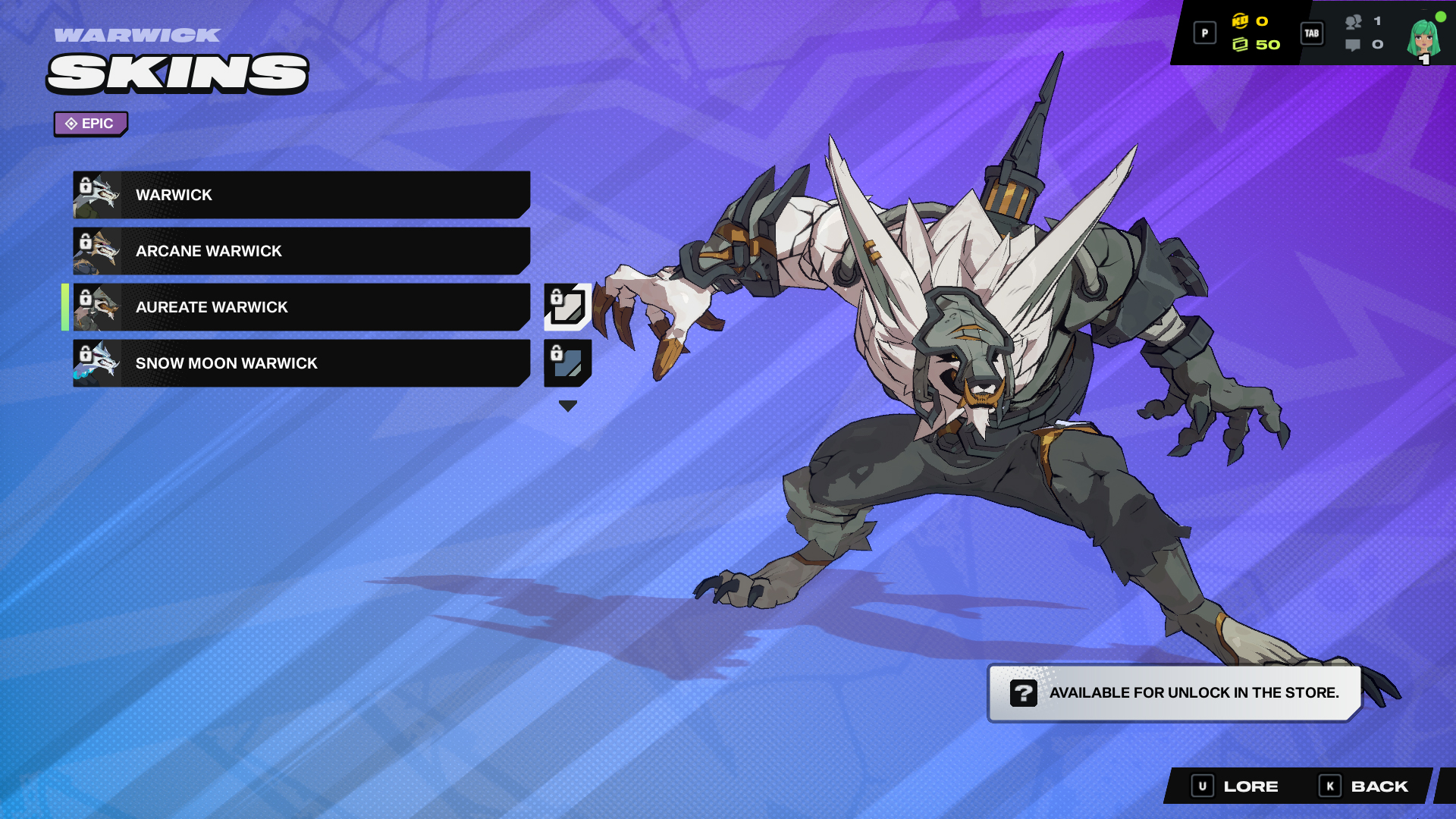This screenshot has height=819, width=1456.
Task: Toggle the blue chroma variant for Snow Moon Warwick
Action: coord(566,363)
